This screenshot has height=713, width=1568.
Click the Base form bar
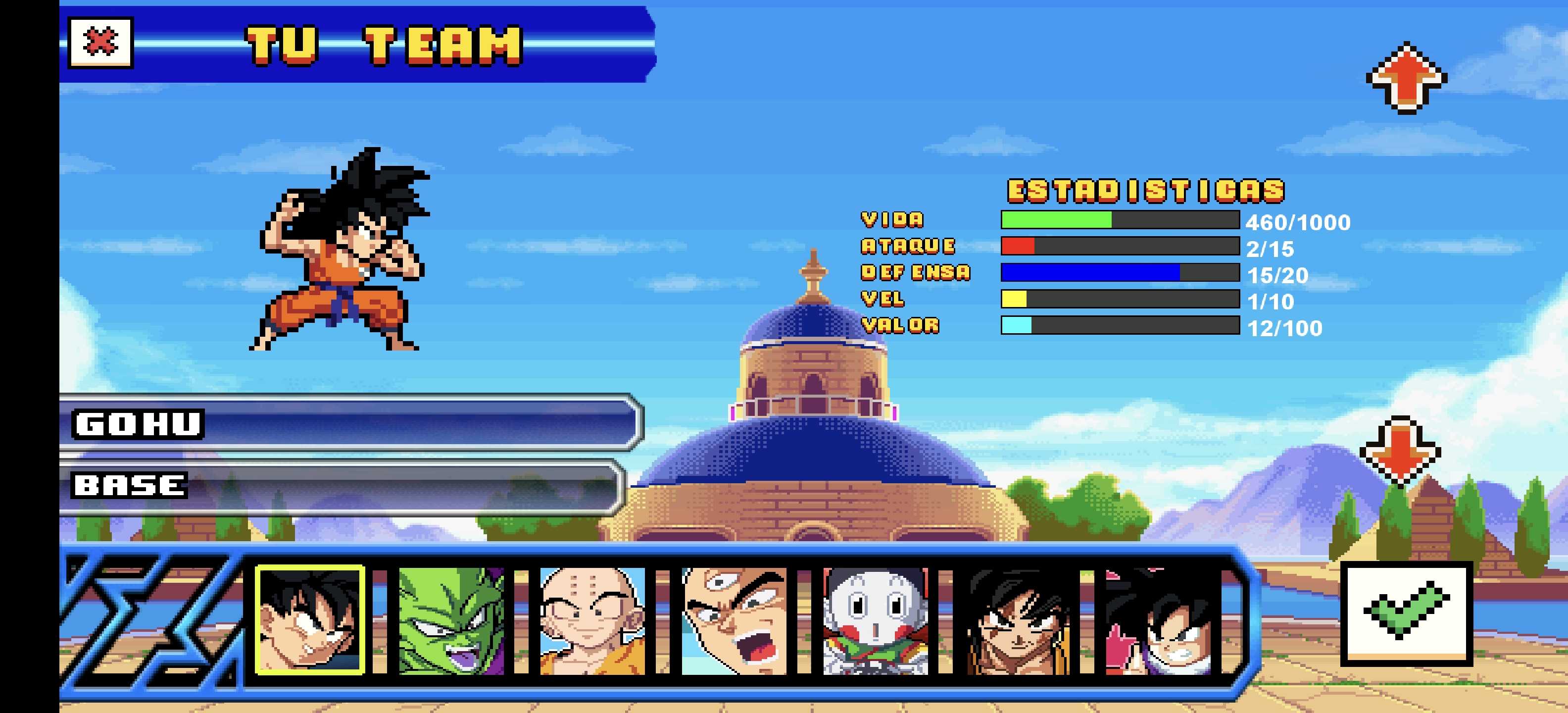341,485
